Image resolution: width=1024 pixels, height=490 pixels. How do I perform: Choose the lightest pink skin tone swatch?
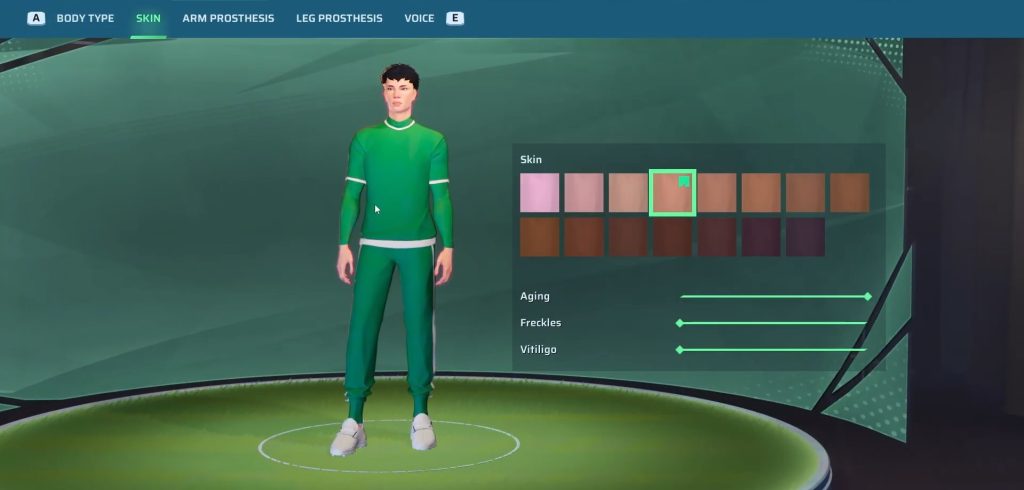[539, 193]
